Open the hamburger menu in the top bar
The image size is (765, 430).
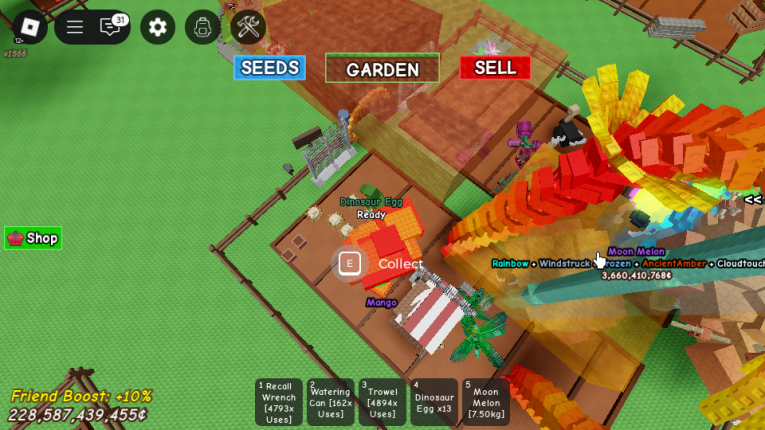click(75, 27)
